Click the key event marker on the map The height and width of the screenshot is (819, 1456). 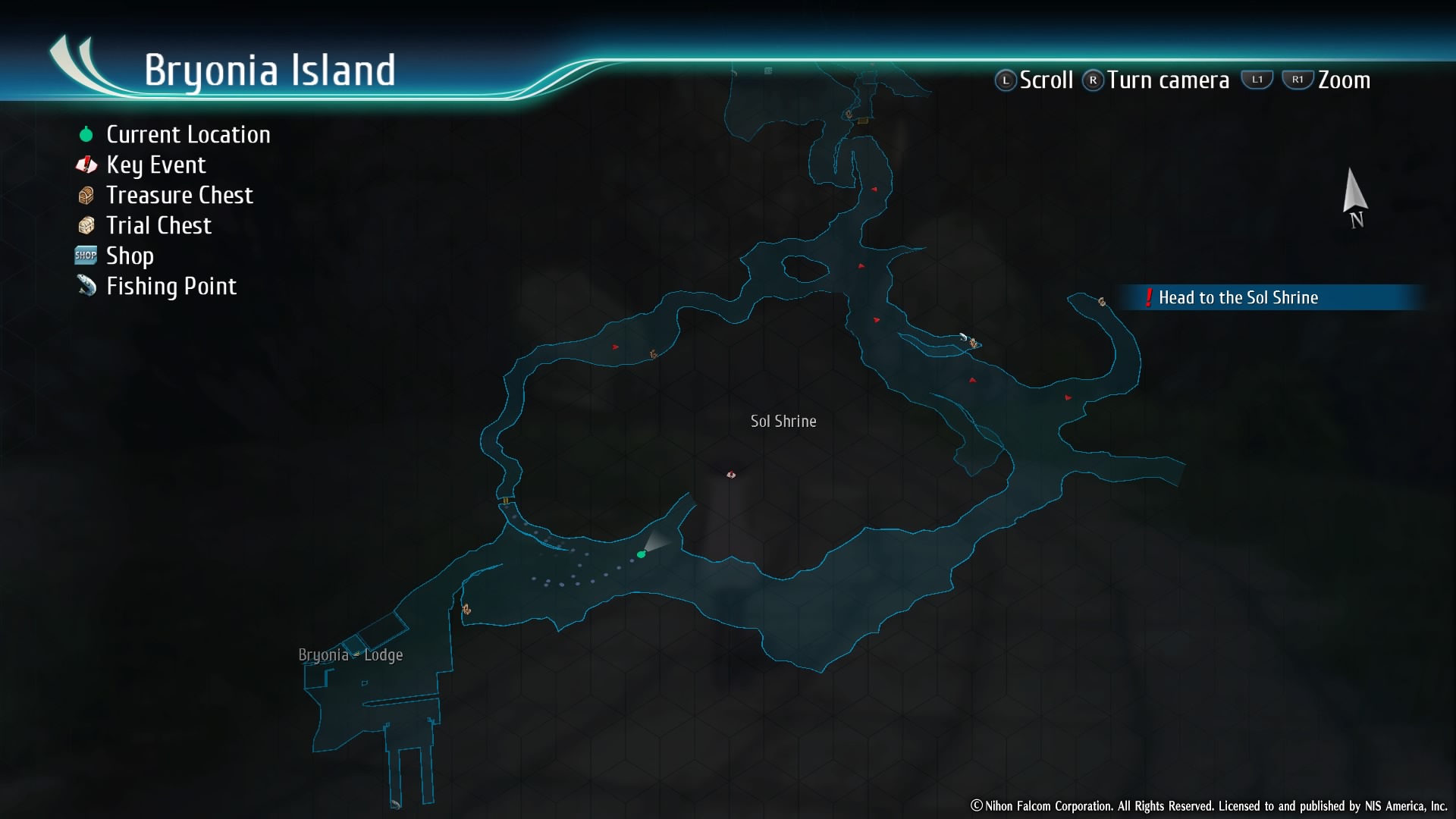731,475
